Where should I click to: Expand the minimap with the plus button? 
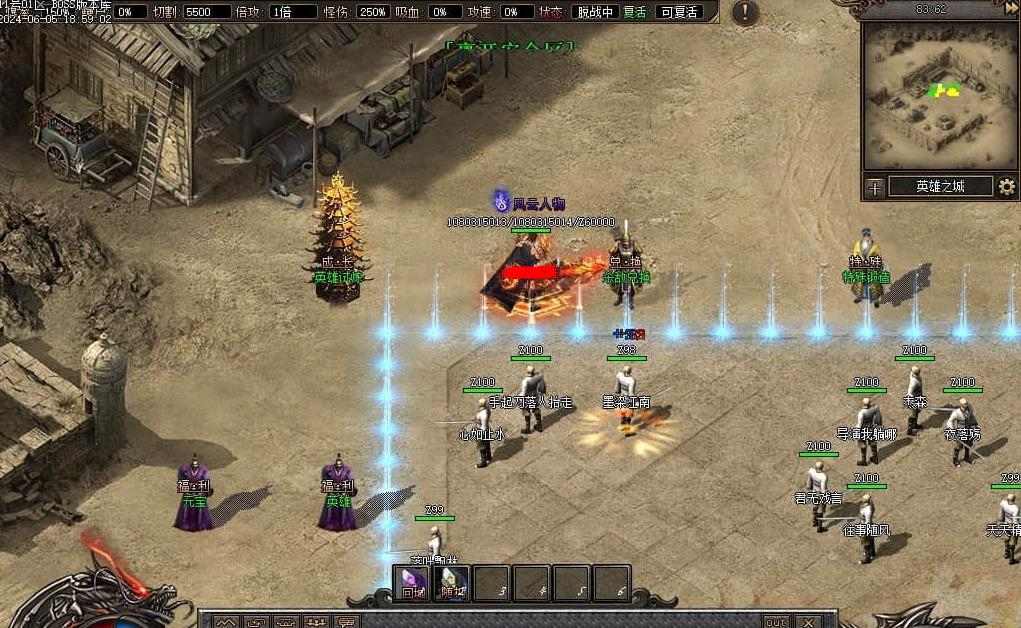tap(875, 187)
